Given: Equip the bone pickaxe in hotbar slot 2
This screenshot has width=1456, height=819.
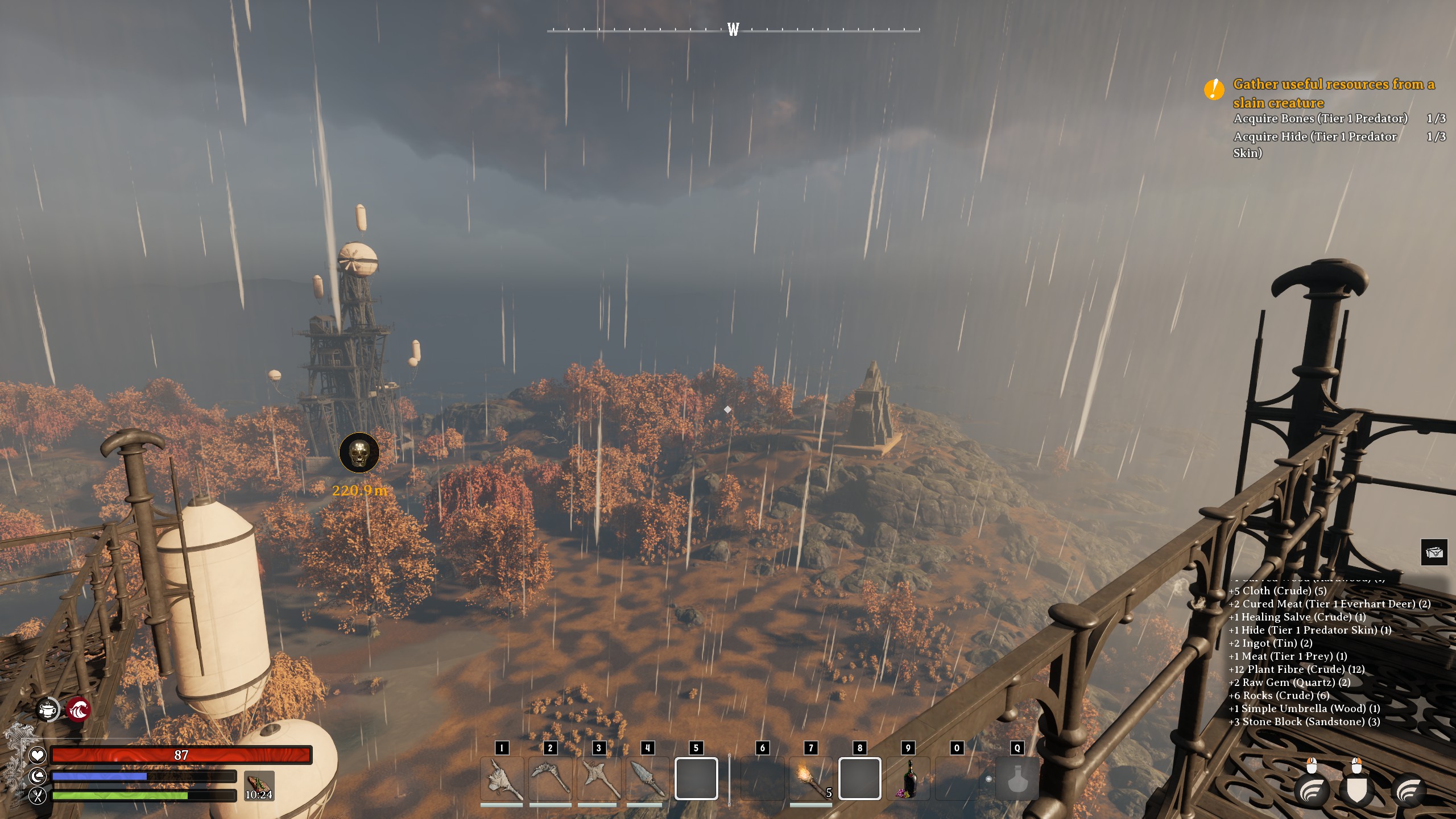Looking at the screenshot, I should (550, 779).
